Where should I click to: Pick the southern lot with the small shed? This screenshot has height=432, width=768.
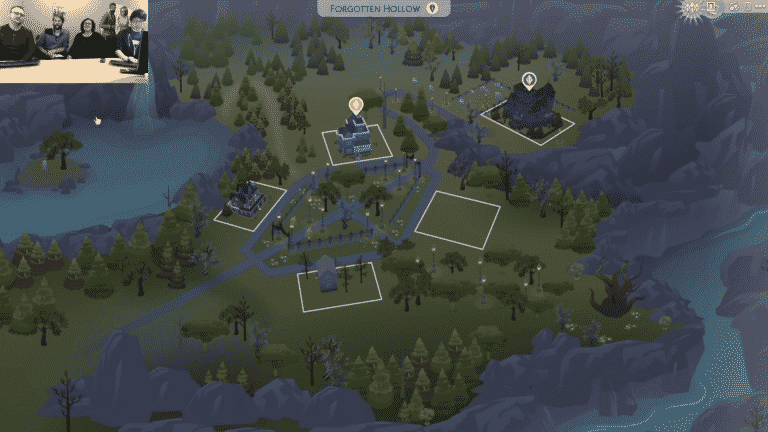pos(339,284)
